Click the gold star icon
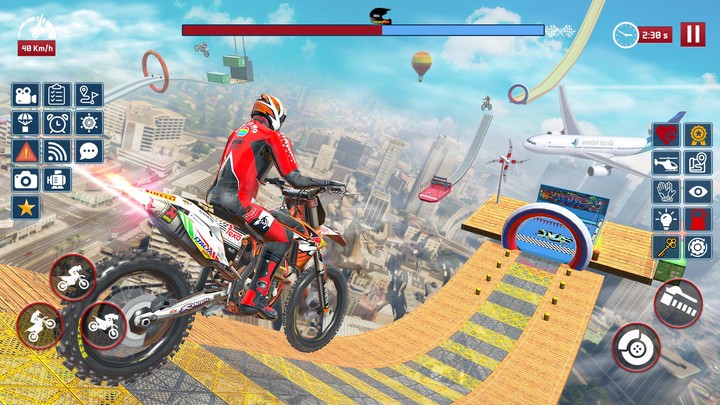 (x=26, y=208)
